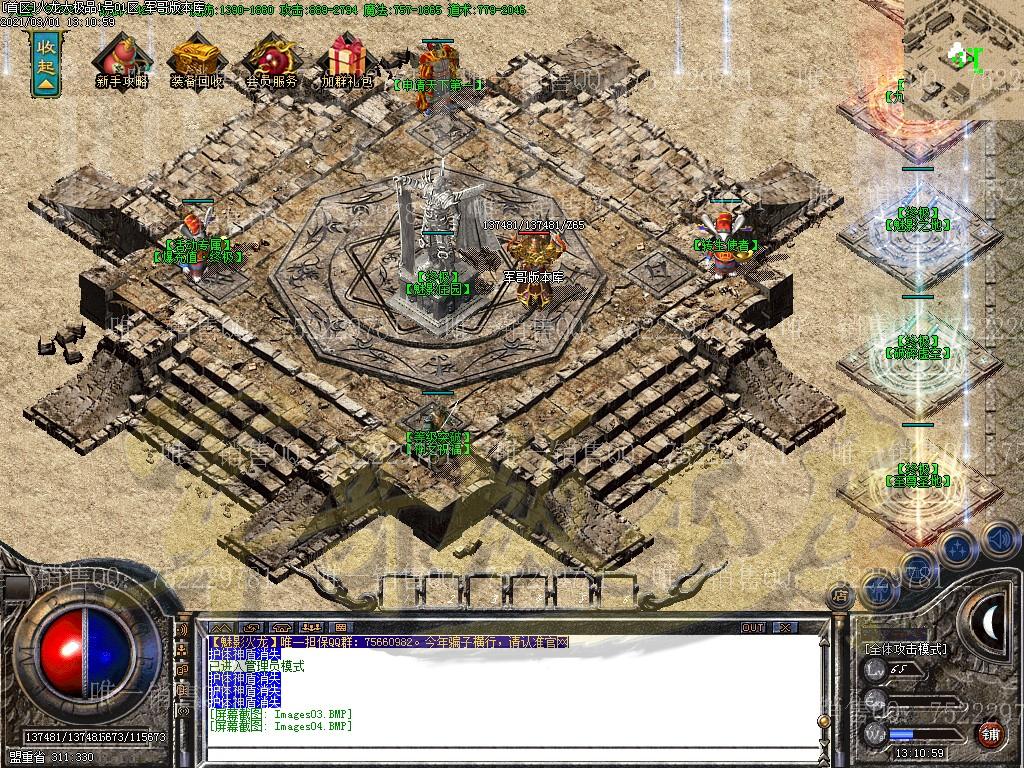This screenshot has width=1024, height=768.
Task: Click the OUT button above chat
Action: [x=753, y=627]
